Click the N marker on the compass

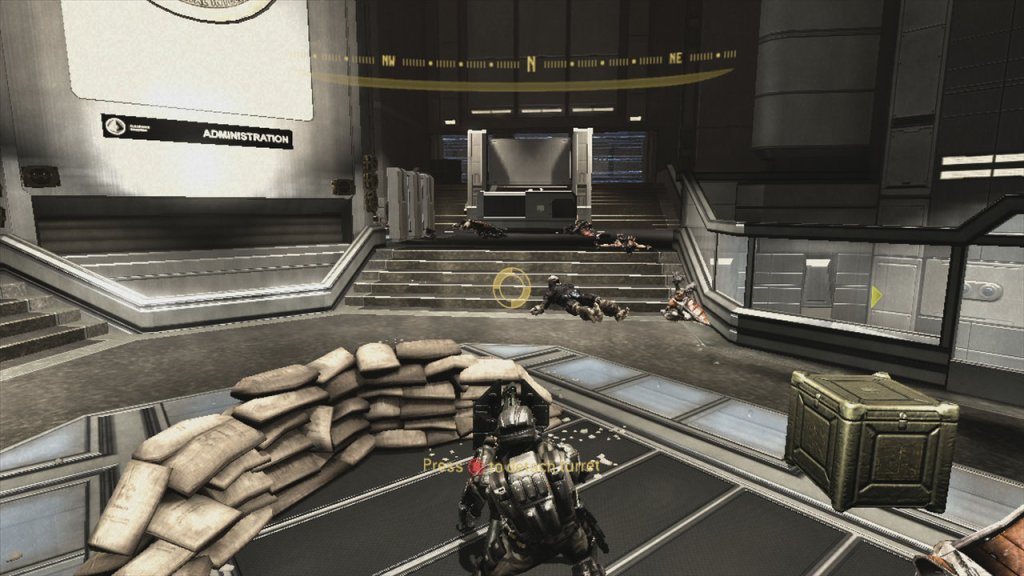[531, 62]
